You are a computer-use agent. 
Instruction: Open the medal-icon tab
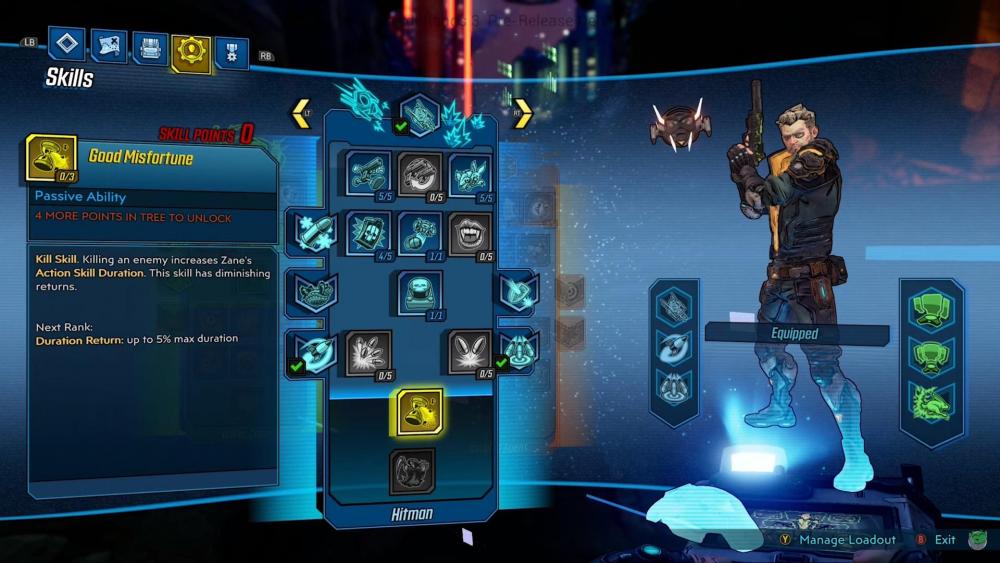tap(232, 52)
